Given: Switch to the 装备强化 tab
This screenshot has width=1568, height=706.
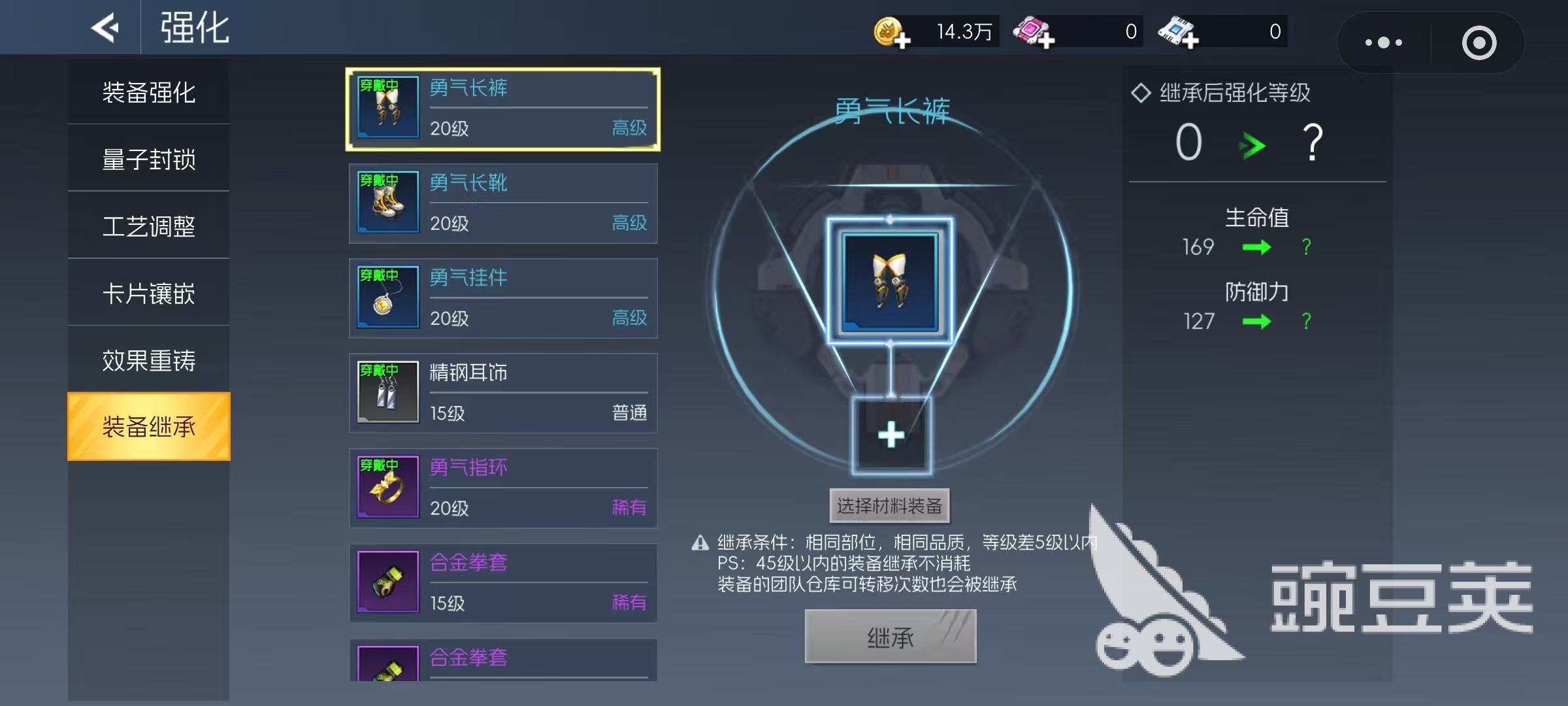Looking at the screenshot, I should [149, 92].
